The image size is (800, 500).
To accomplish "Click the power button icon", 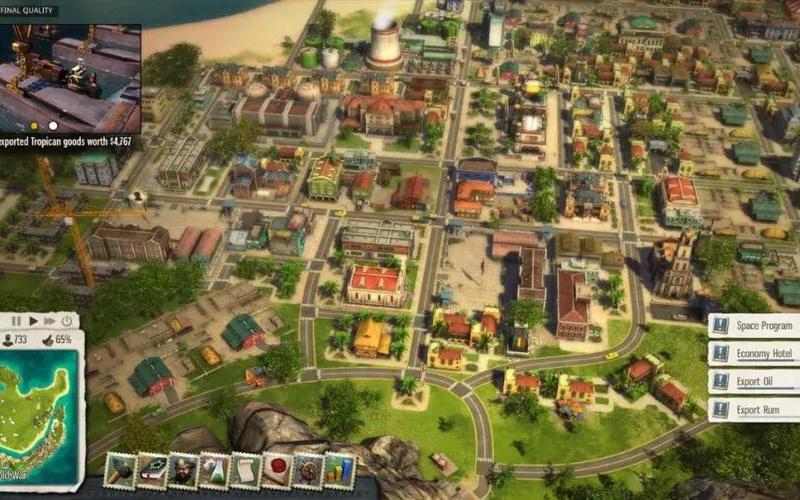I will (67, 321).
